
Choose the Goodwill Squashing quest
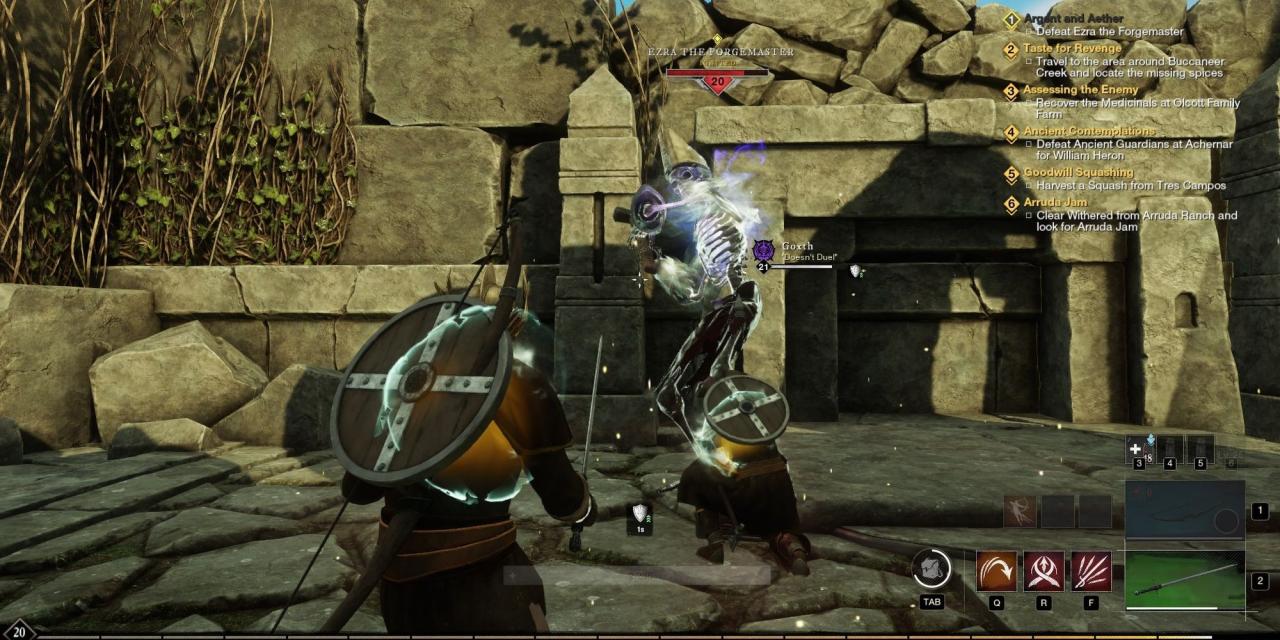point(1078,172)
